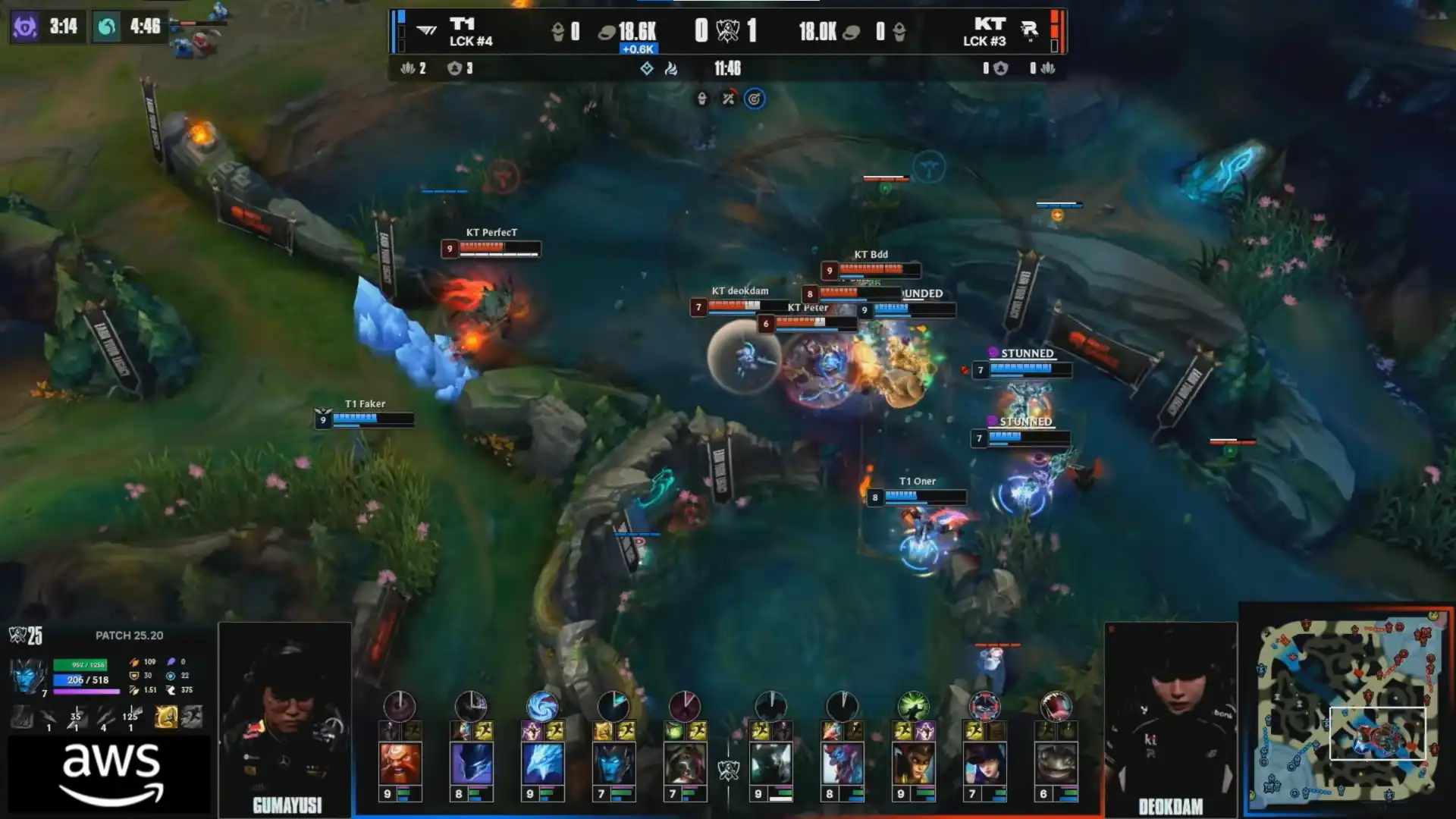
Task: Select Tahm Kench's open-mouth ultimate icon
Action: [x=1056, y=707]
